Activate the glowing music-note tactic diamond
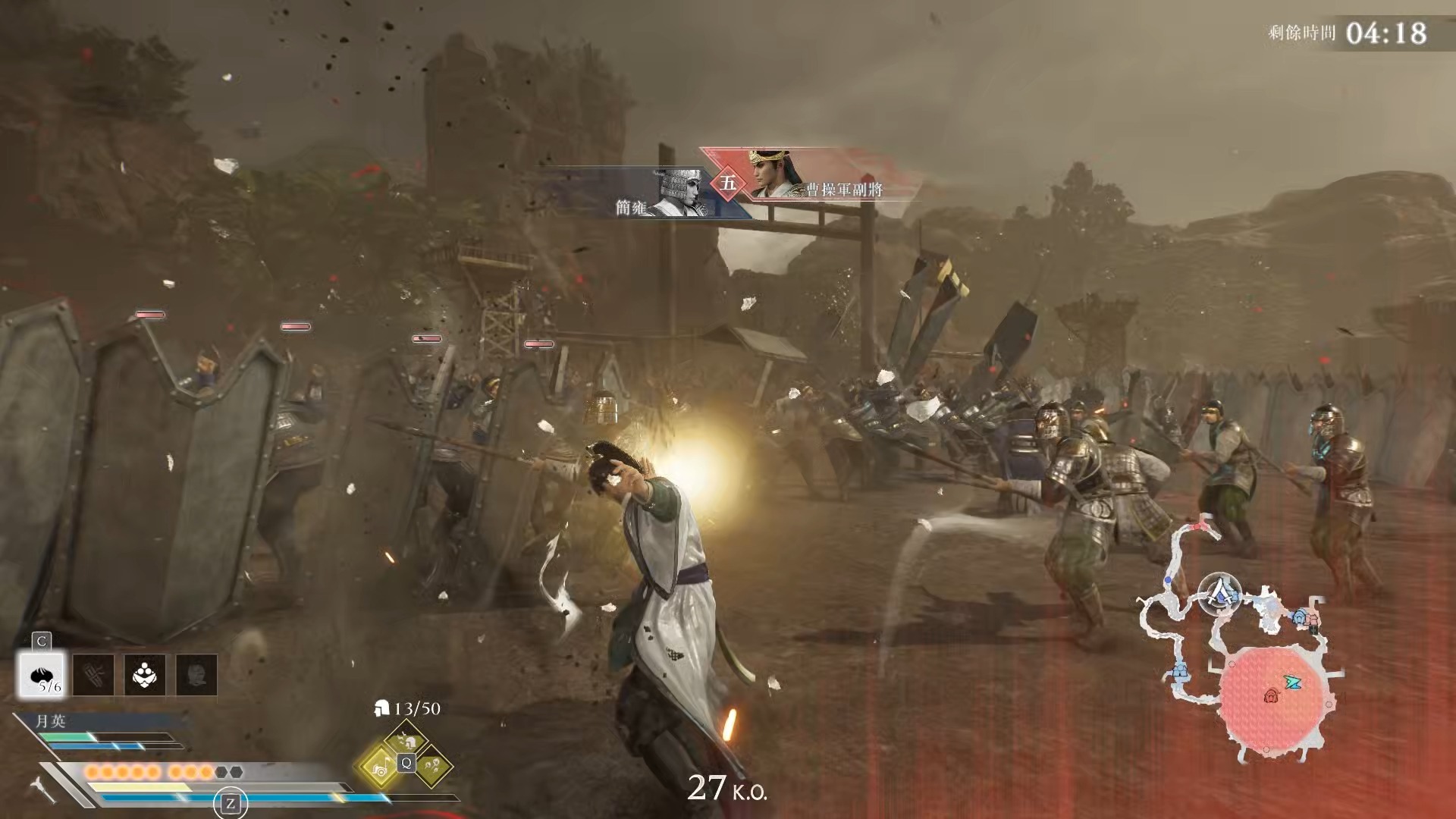Image resolution: width=1456 pixels, height=819 pixels. point(379,766)
